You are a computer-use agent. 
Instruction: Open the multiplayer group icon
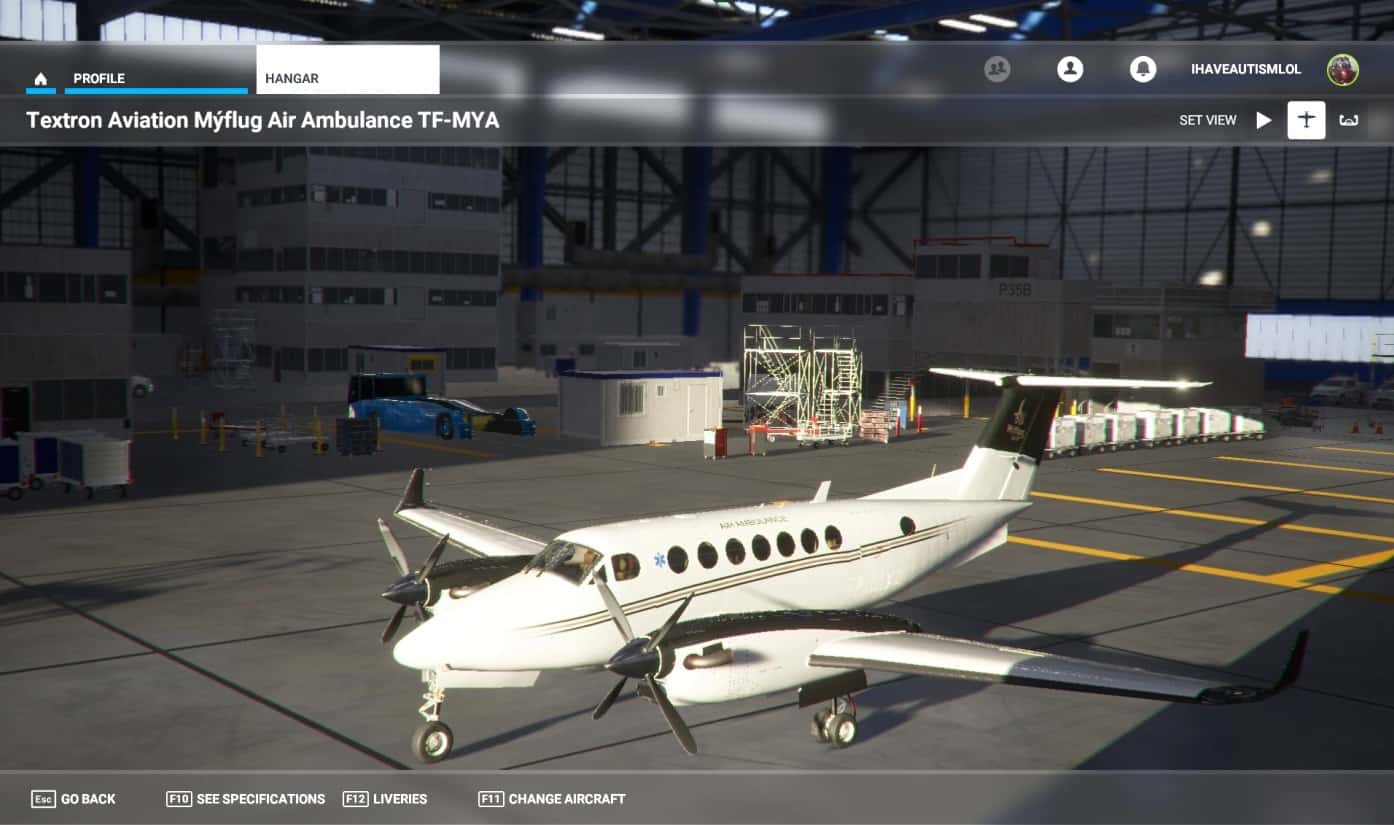tap(997, 69)
